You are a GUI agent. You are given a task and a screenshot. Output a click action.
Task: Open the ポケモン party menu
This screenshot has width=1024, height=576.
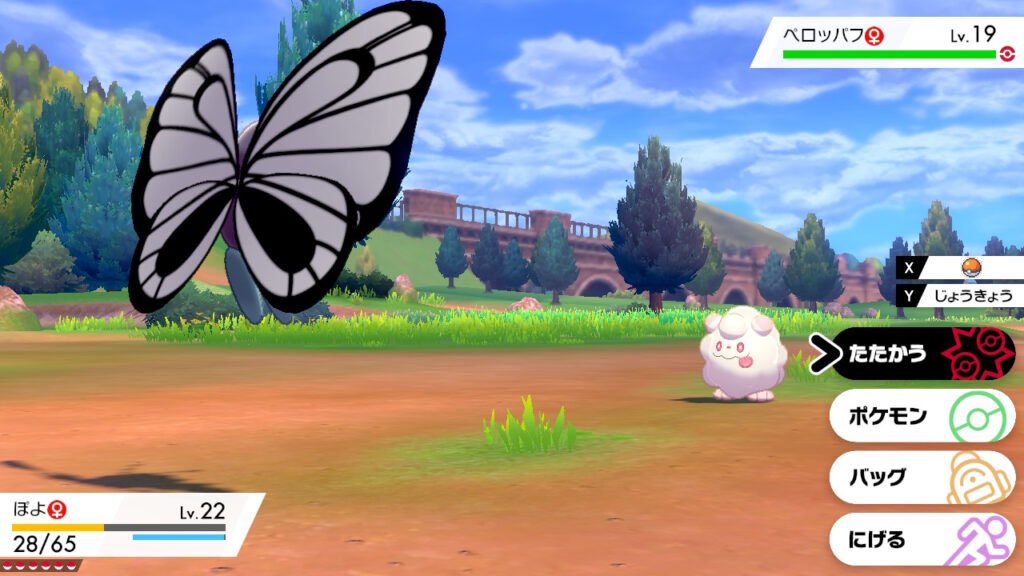pos(920,416)
